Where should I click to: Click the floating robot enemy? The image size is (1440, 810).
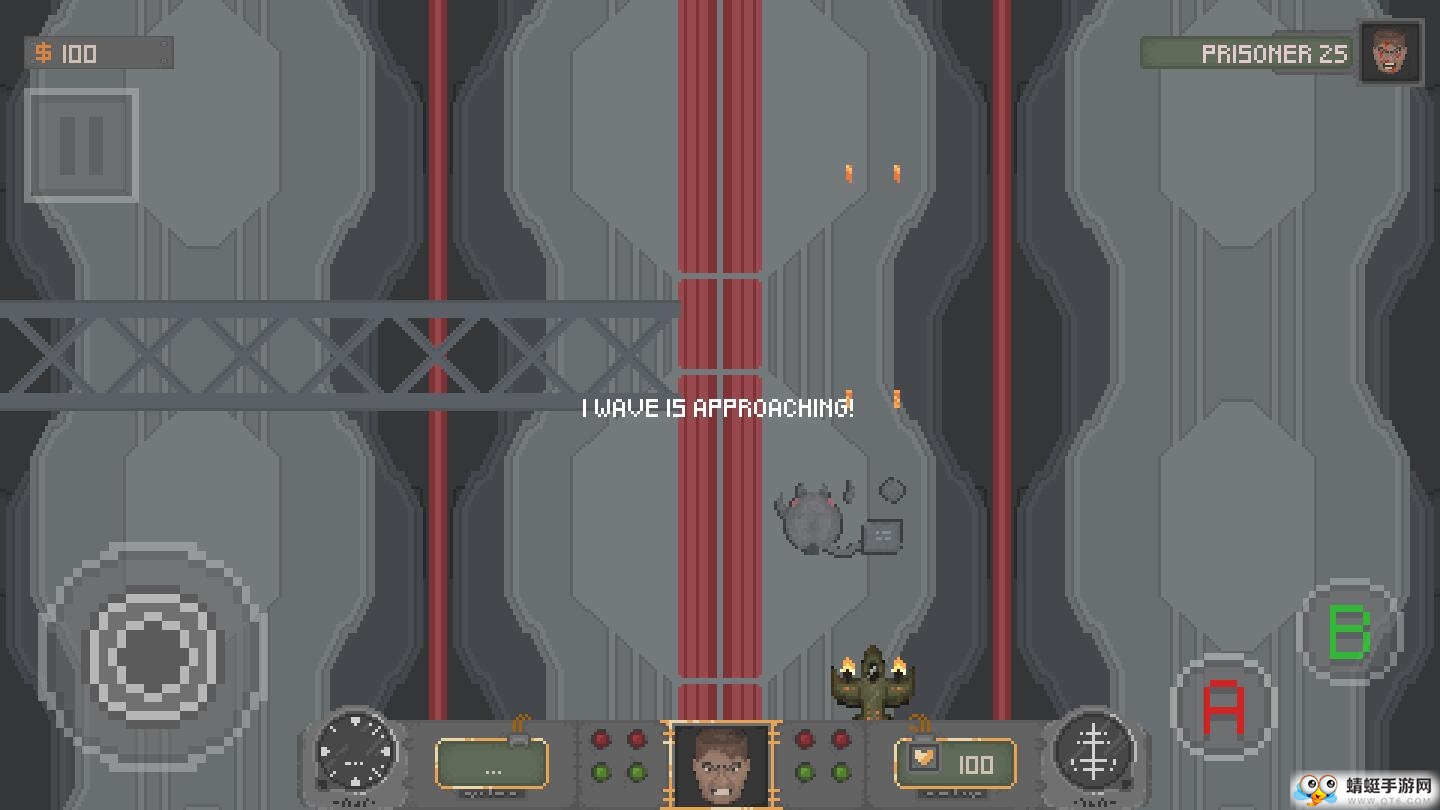812,518
